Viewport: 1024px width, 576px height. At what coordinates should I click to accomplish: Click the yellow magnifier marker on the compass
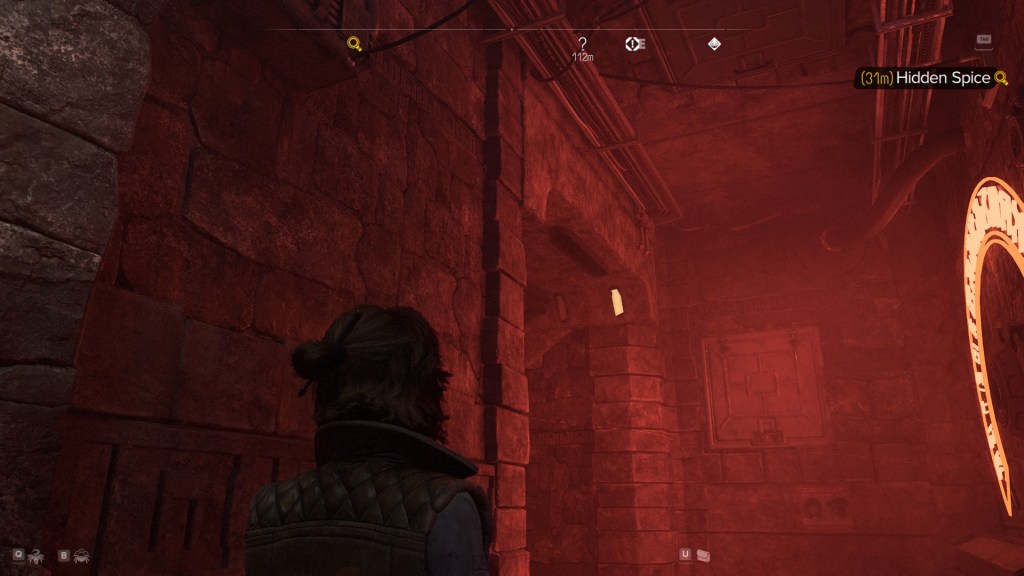coord(354,43)
